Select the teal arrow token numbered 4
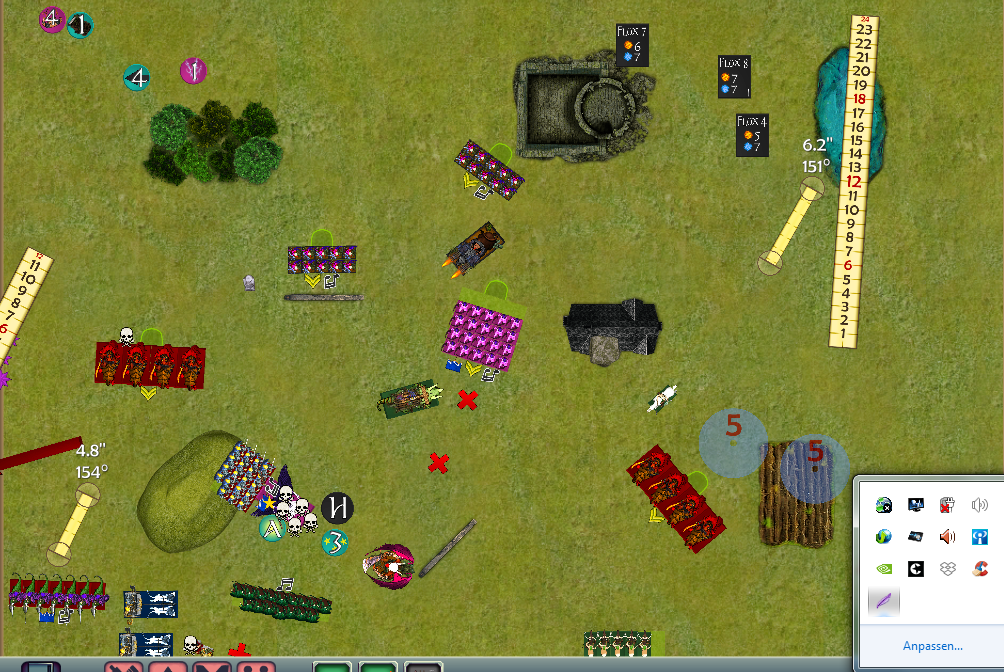The image size is (1004, 672). (136, 77)
